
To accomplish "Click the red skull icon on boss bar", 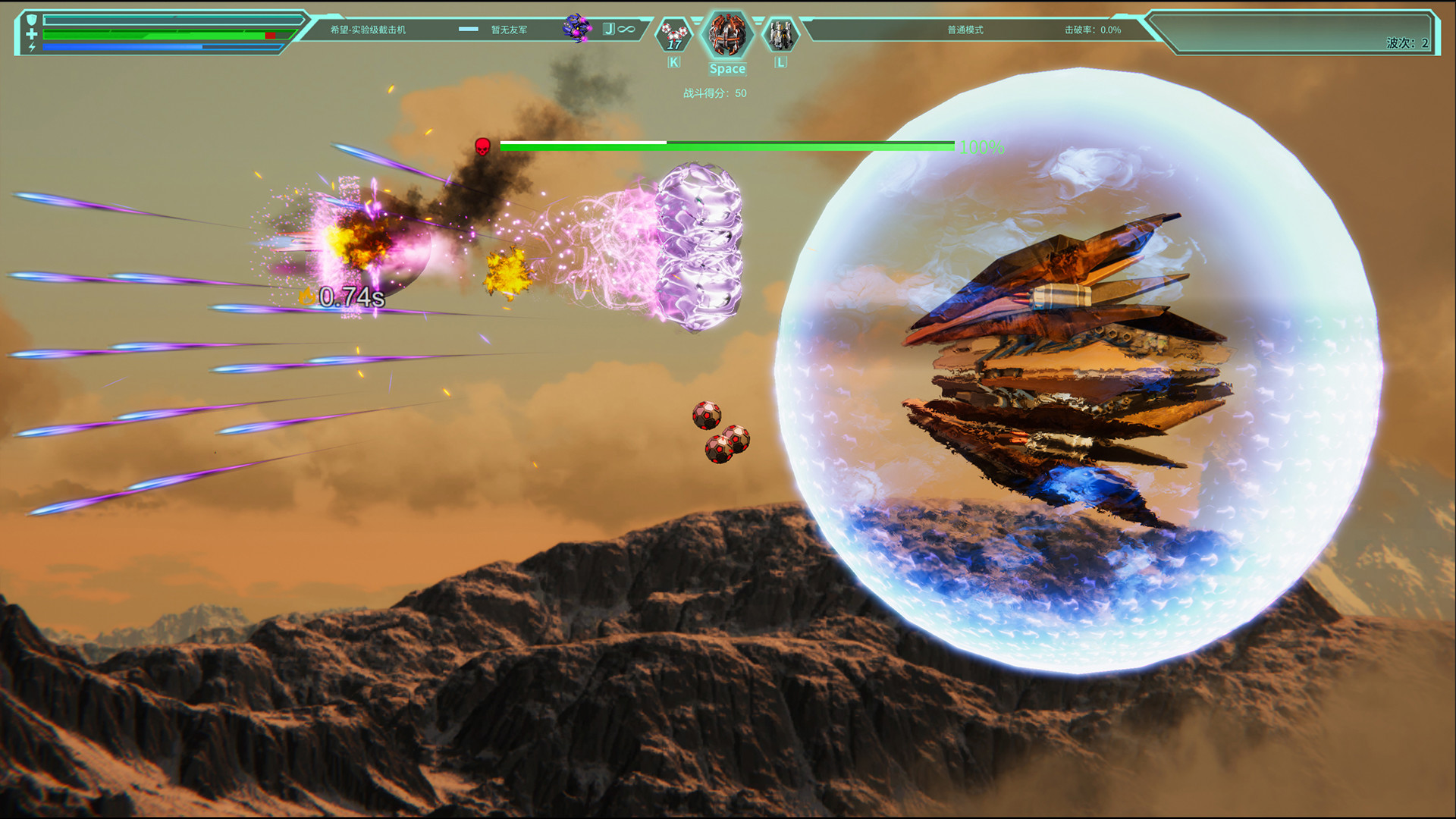I will click(x=482, y=148).
